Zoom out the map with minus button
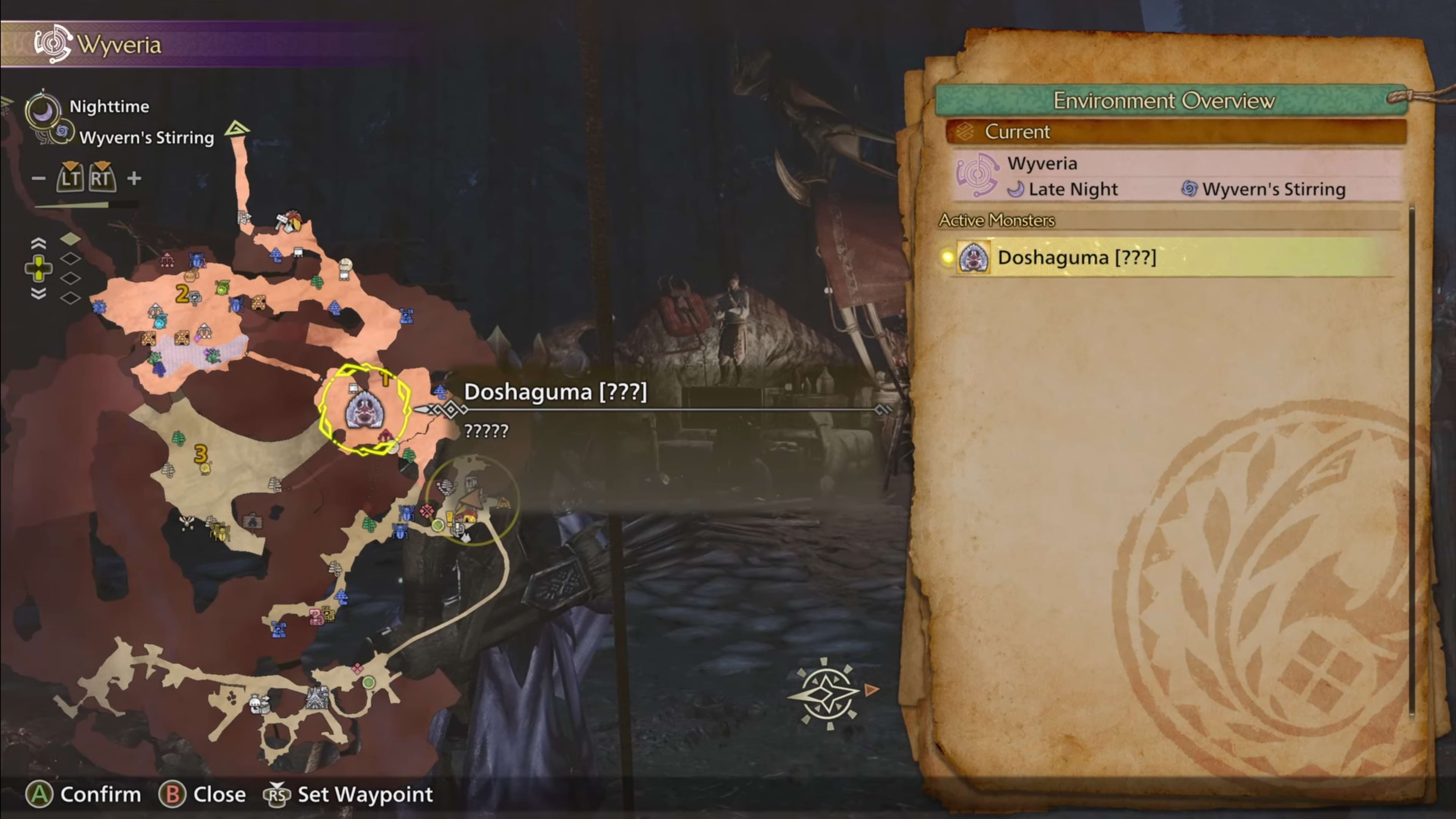 tap(38, 179)
